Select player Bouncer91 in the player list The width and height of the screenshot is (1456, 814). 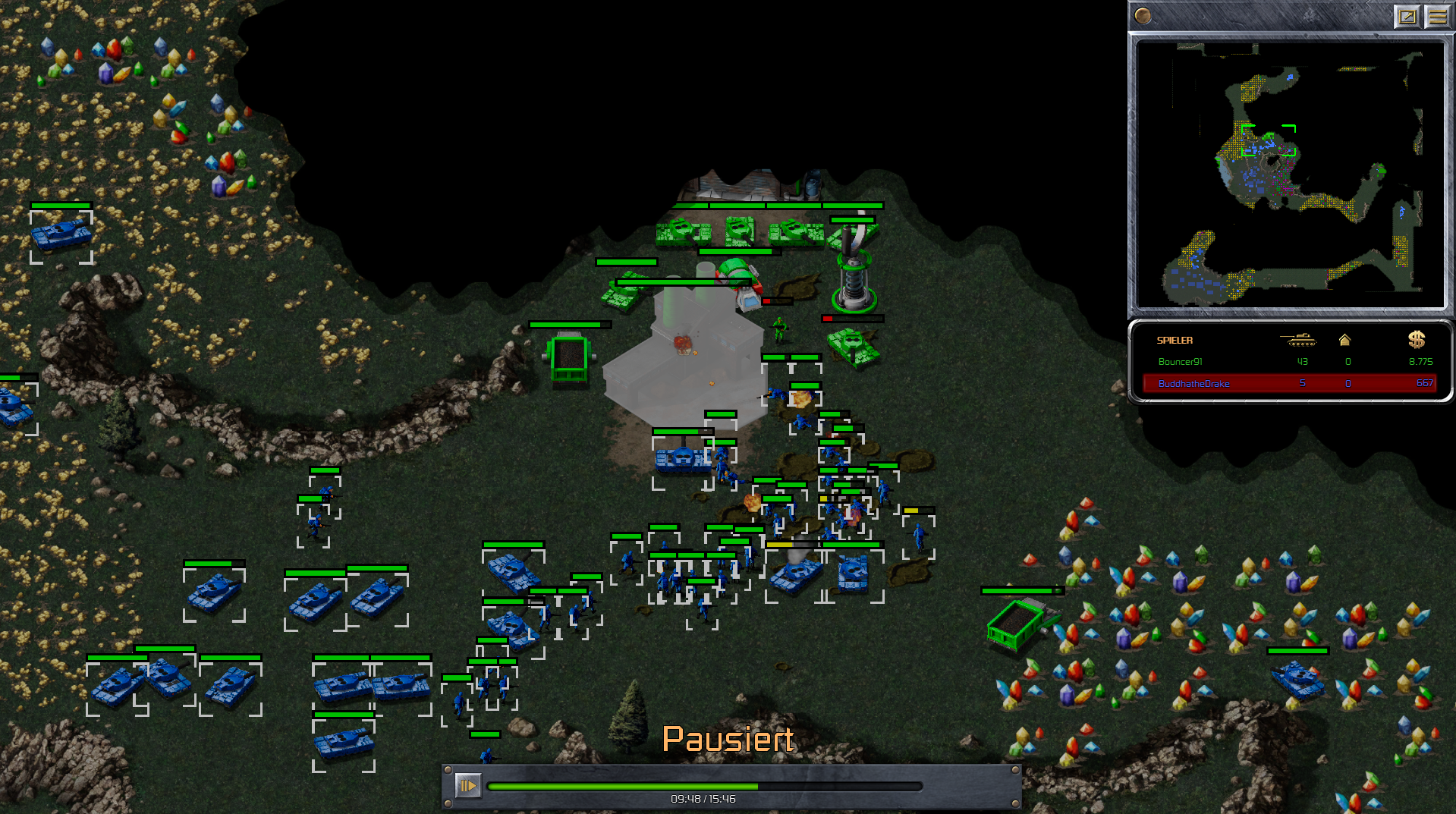point(1180,362)
